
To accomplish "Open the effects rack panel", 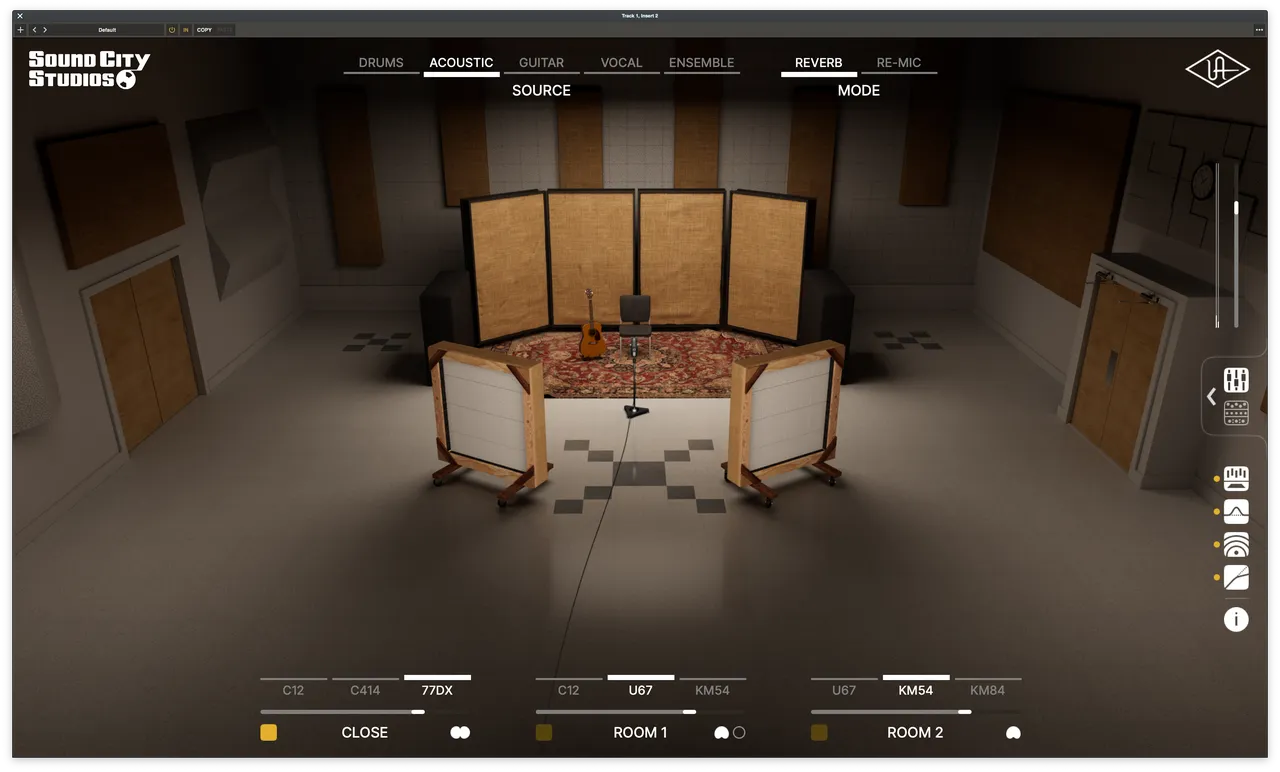I will click(1236, 413).
